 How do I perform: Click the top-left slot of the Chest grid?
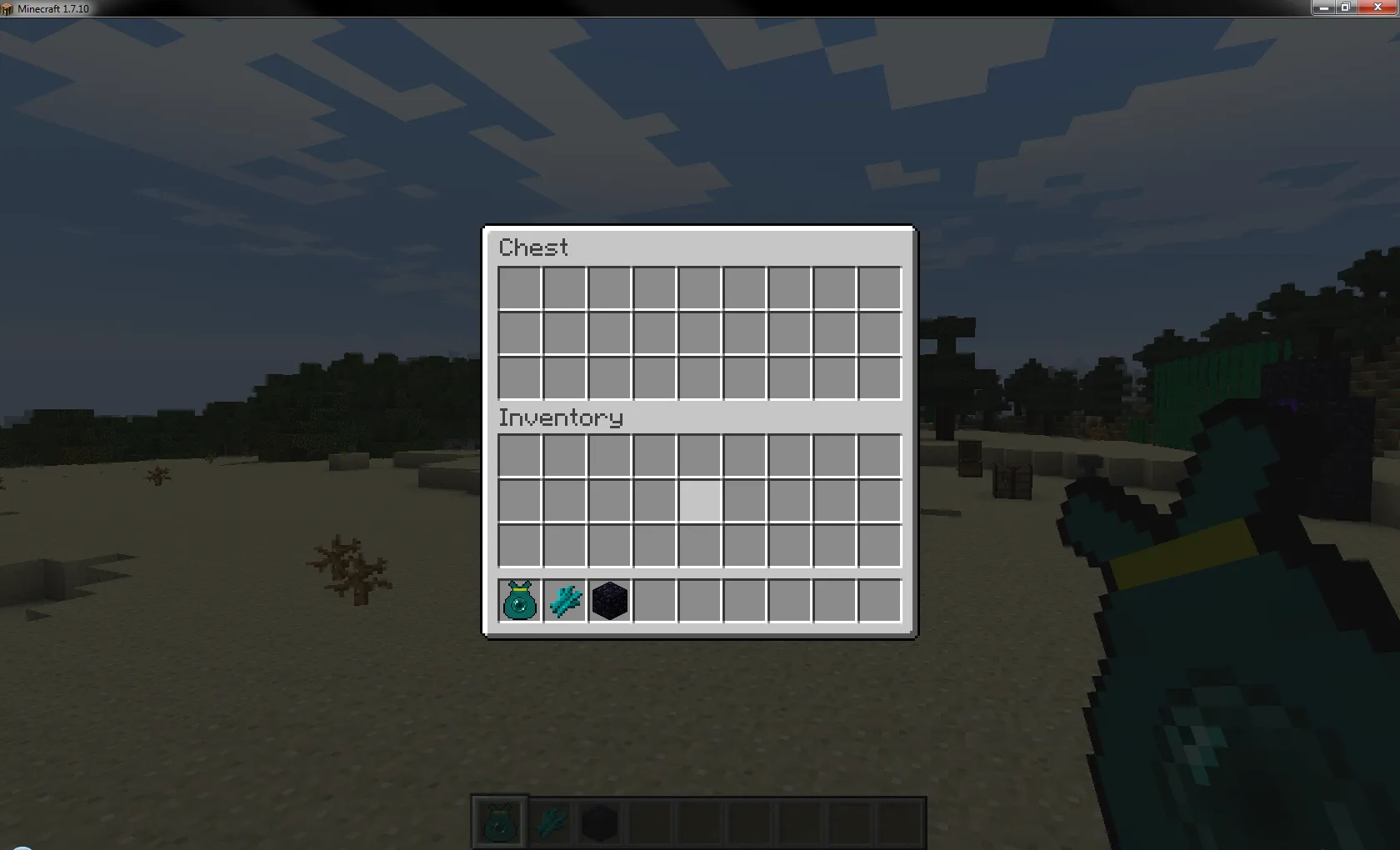tap(518, 288)
